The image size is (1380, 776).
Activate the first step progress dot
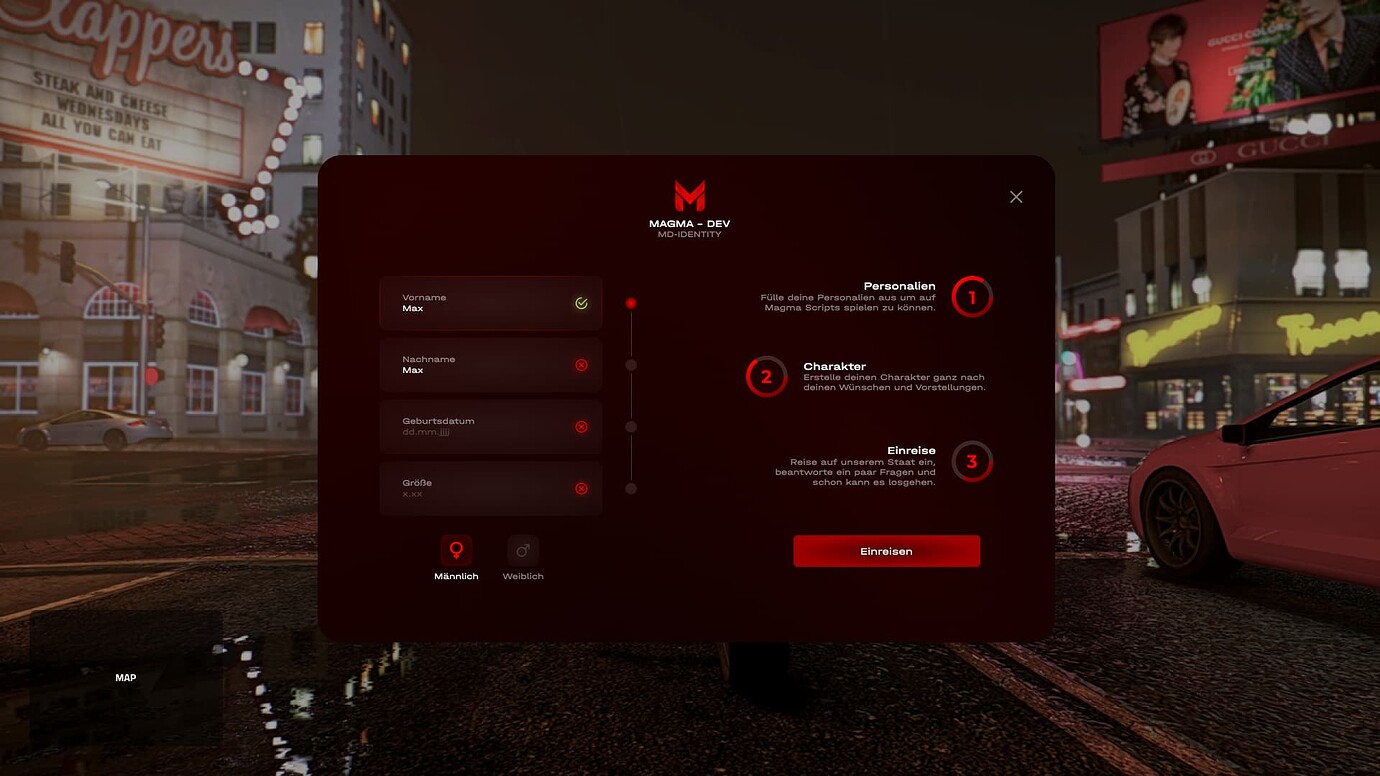630,301
